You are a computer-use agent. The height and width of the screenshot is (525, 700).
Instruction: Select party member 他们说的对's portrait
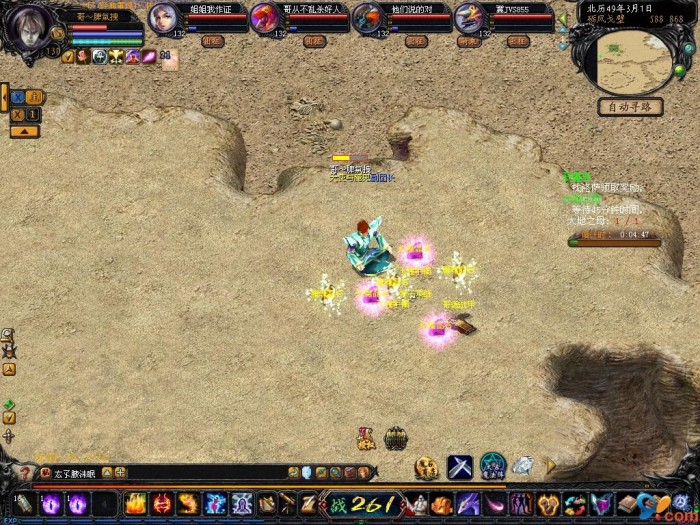[x=367, y=18]
